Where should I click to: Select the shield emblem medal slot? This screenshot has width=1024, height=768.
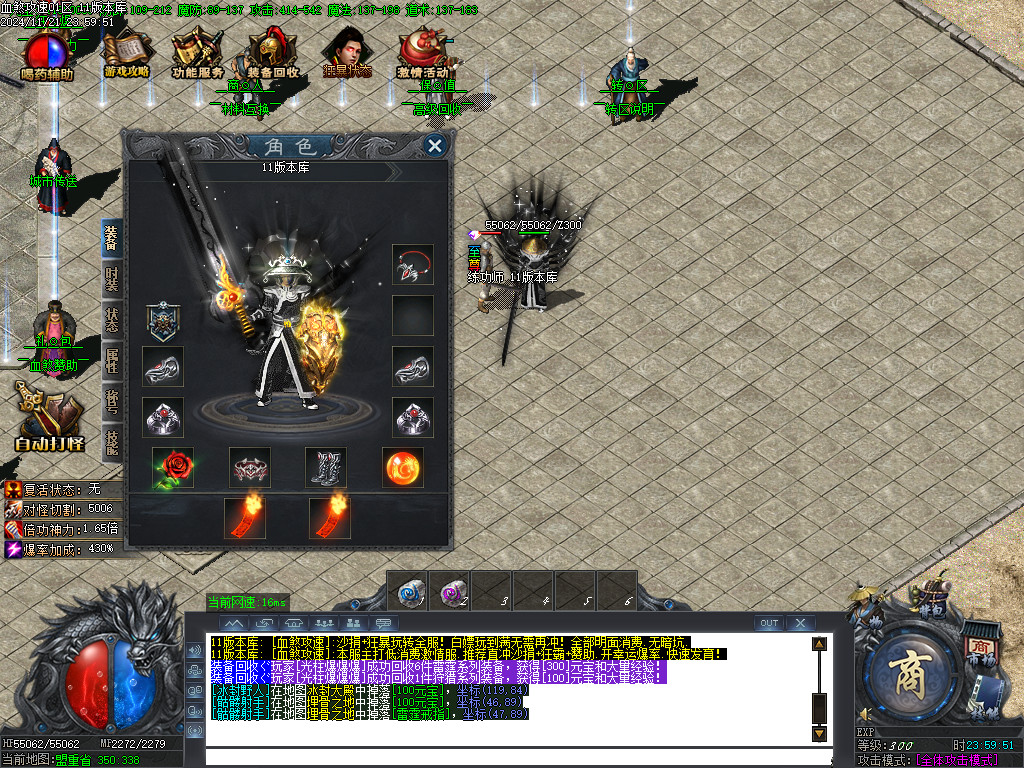tap(163, 321)
